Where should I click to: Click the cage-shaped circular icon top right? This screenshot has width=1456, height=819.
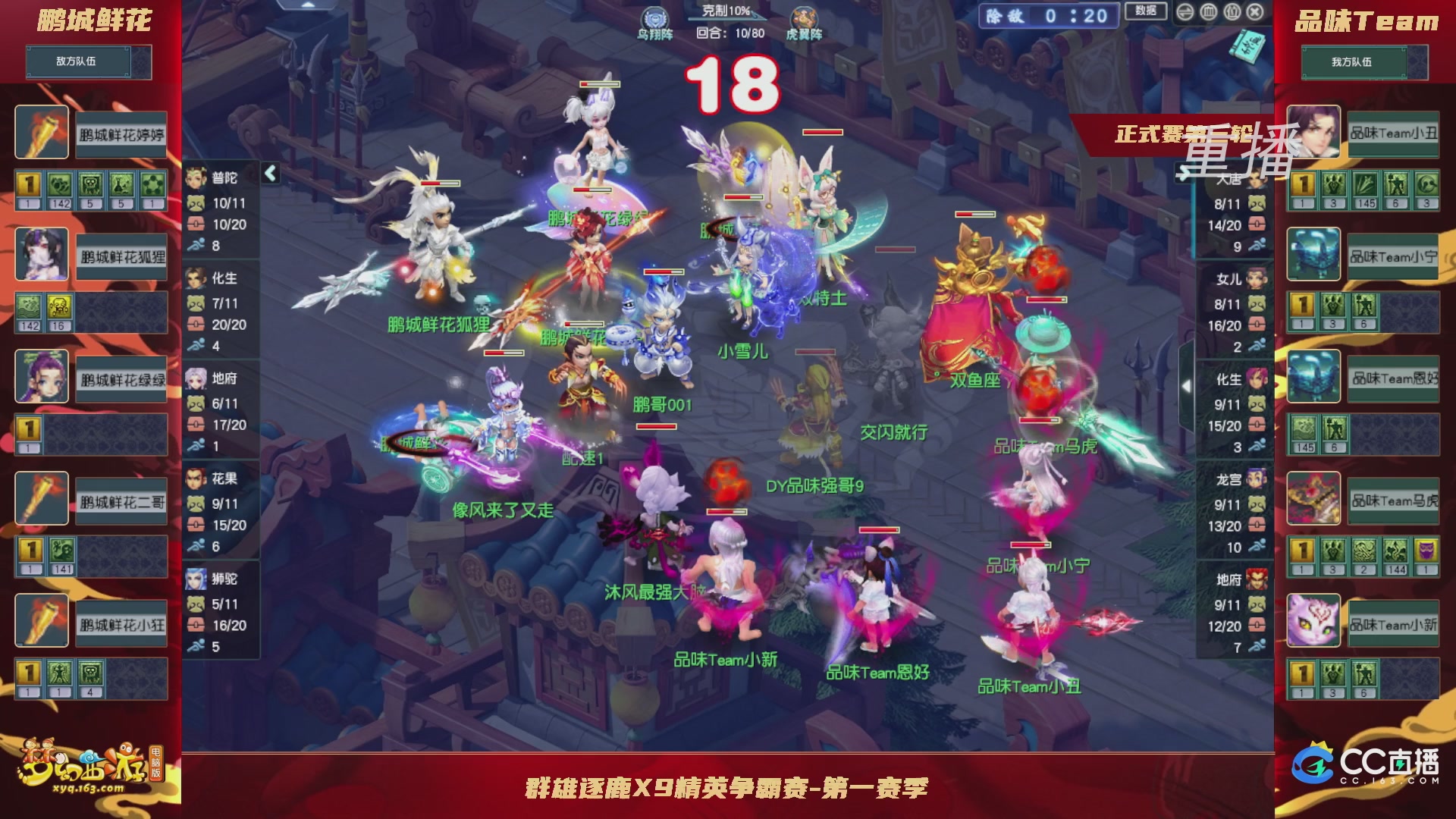(x=1209, y=12)
